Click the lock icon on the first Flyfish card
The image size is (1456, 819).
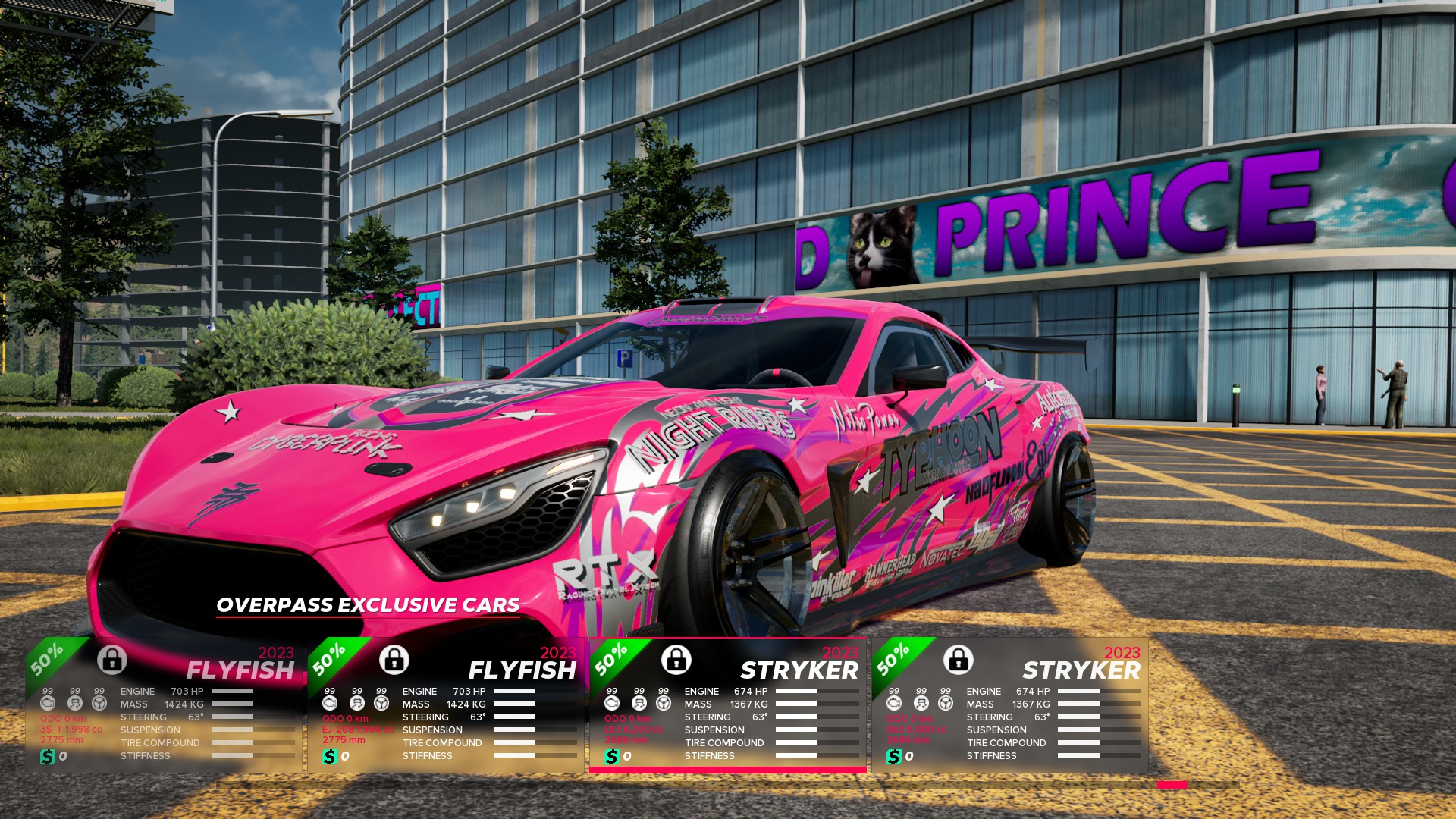112,660
